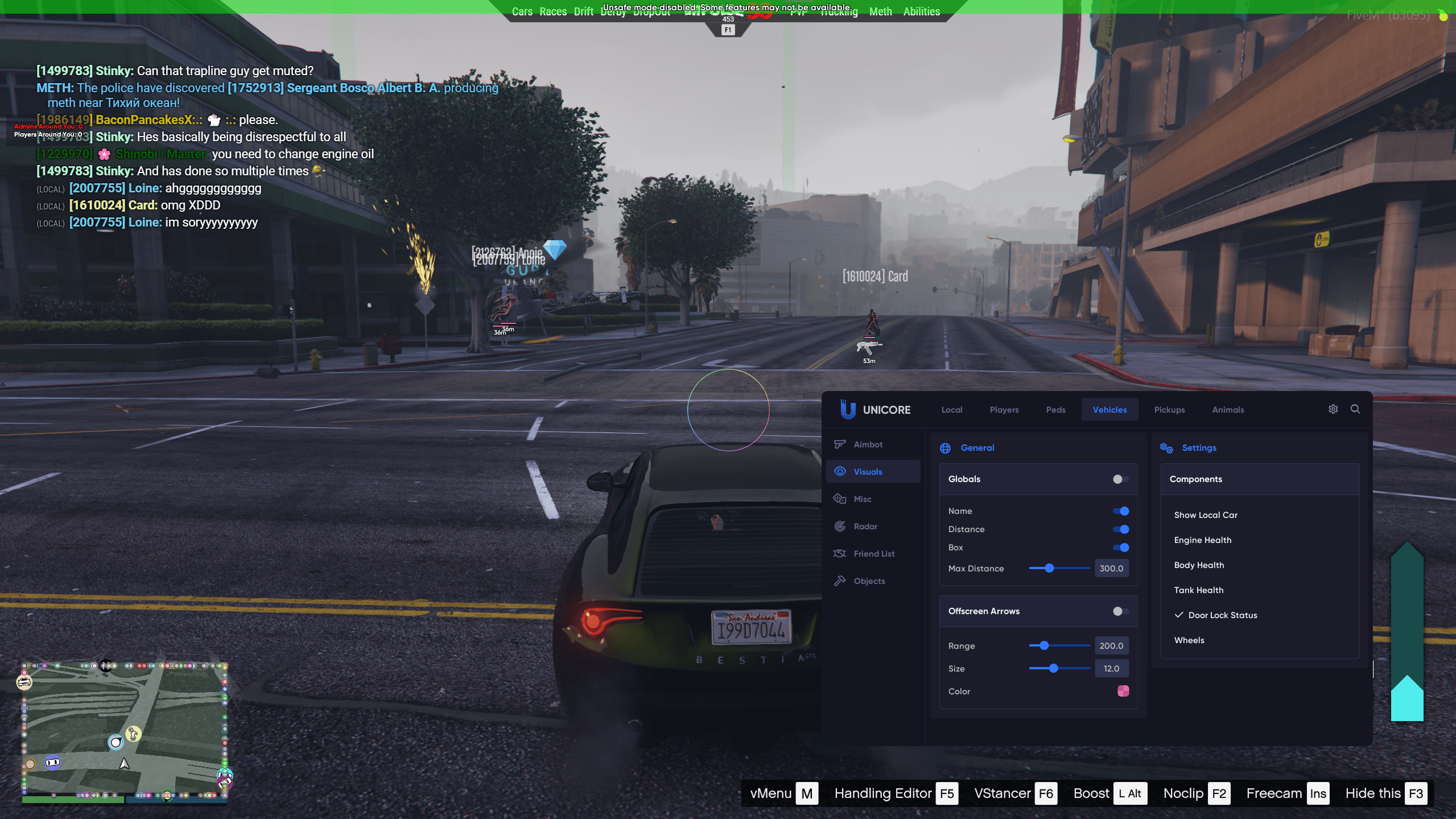Switch to the Players tab
This screenshot has height=819, width=1456.
coord(1003,409)
